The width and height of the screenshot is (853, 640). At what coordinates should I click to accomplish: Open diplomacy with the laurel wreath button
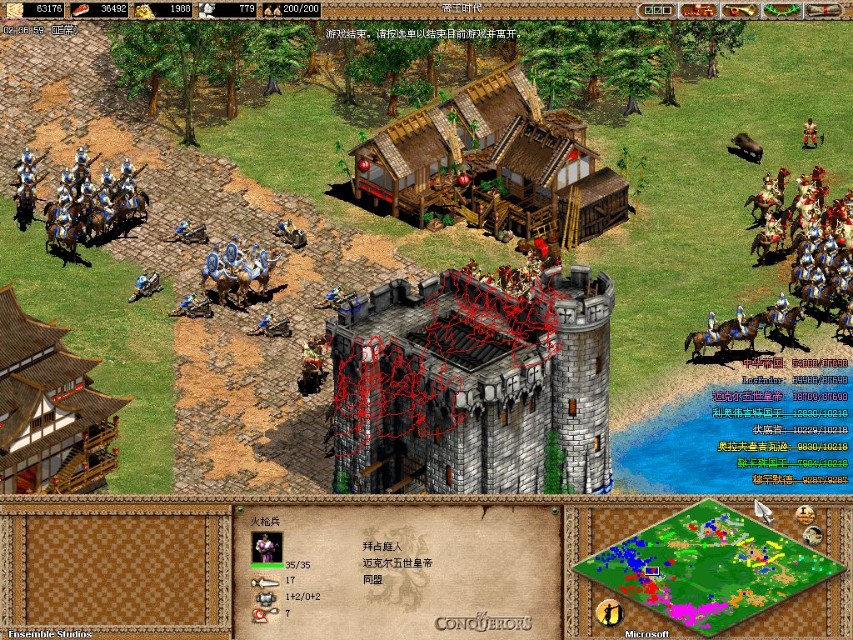tap(780, 10)
